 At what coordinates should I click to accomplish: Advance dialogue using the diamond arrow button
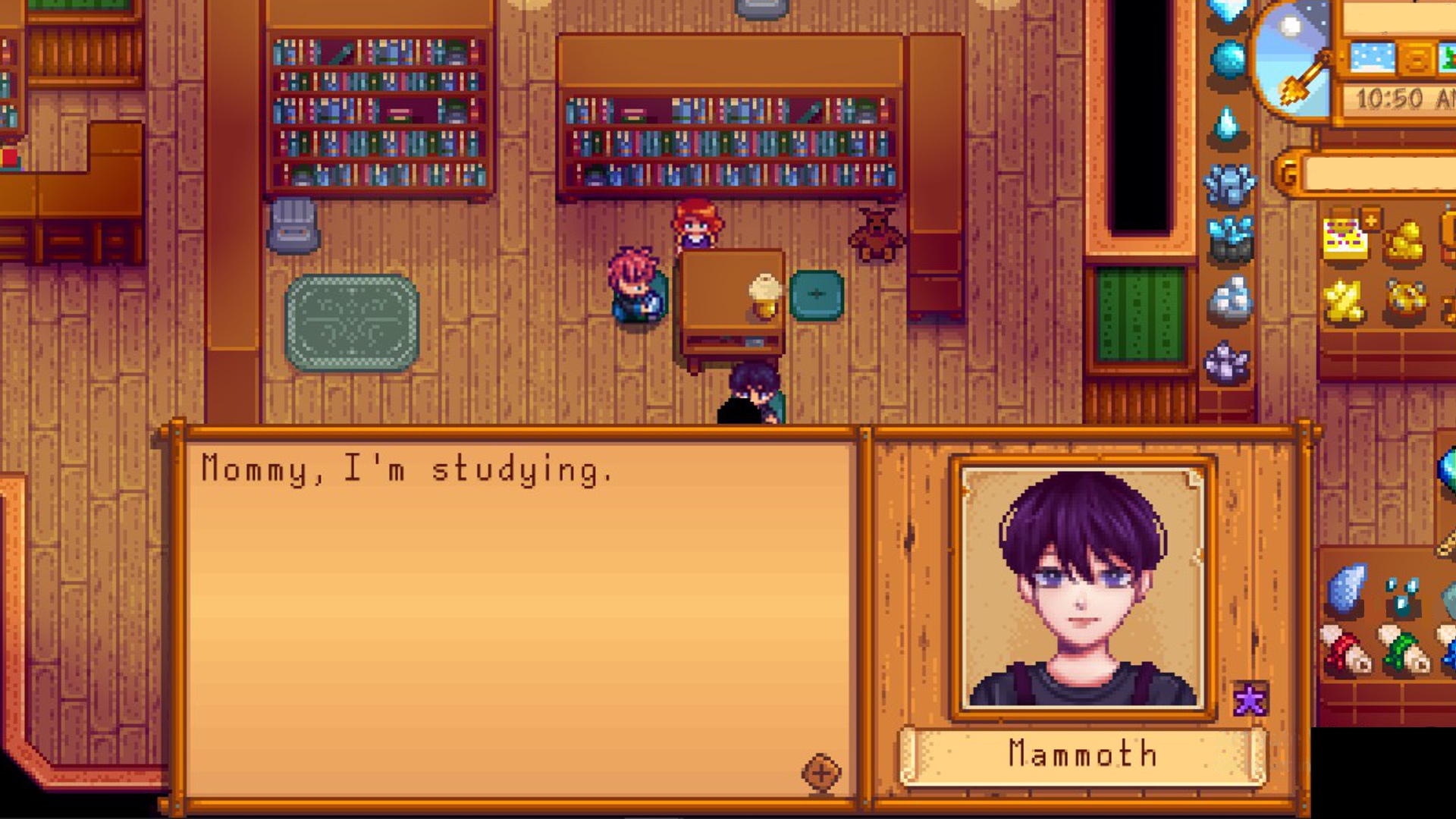tap(821, 774)
